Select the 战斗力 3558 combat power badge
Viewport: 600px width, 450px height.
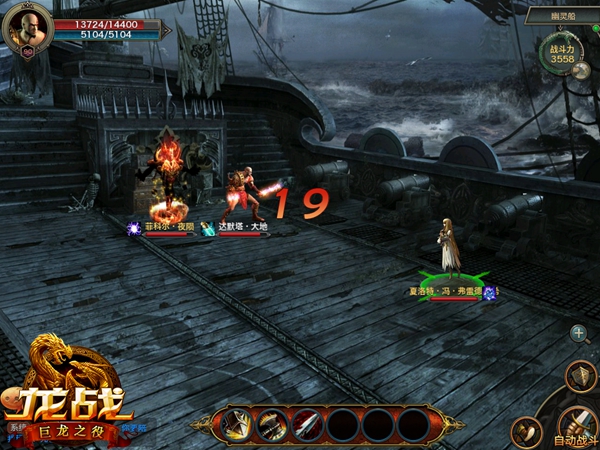(x=561, y=54)
